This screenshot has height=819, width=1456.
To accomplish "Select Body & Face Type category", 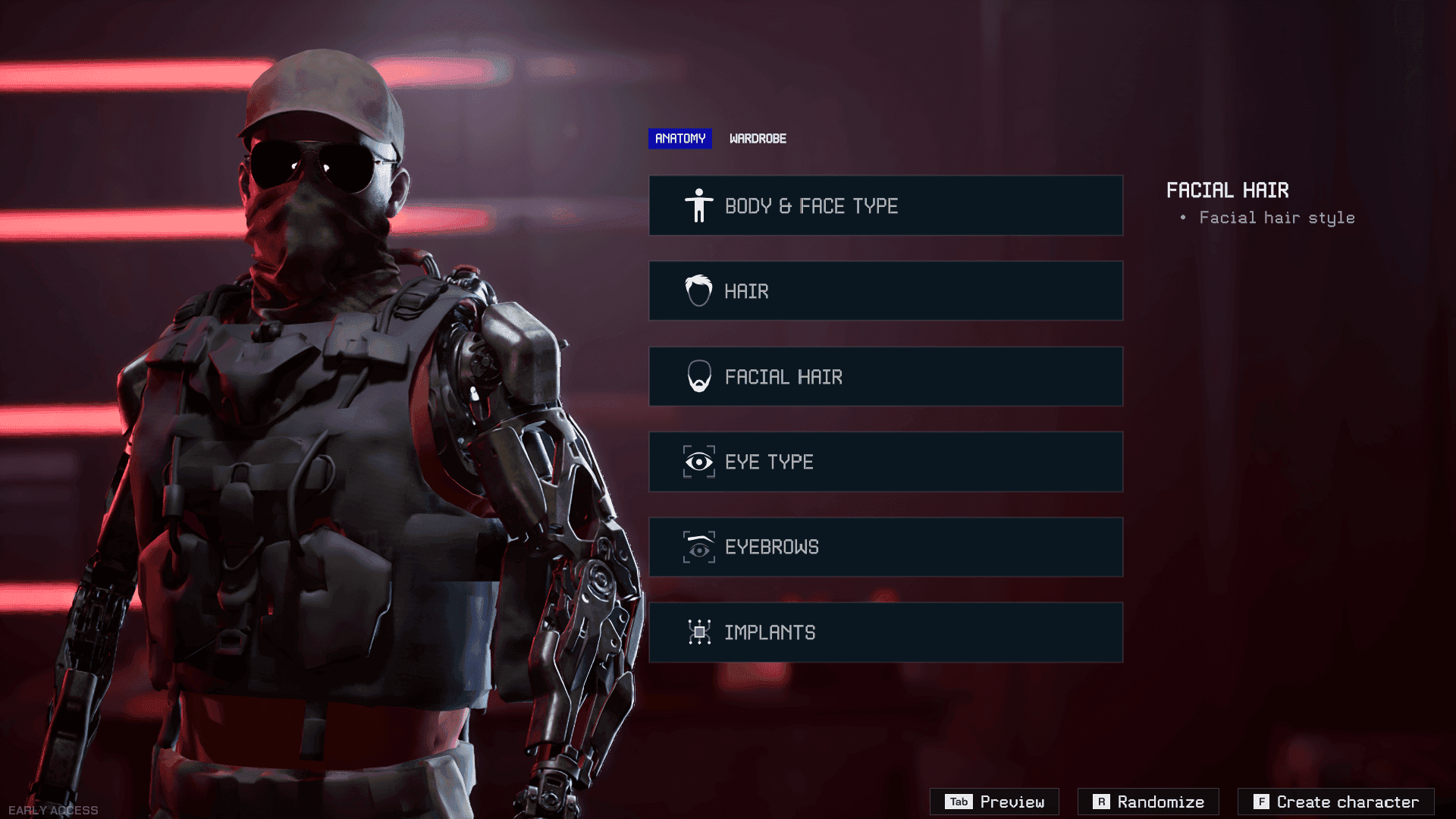I will [885, 206].
